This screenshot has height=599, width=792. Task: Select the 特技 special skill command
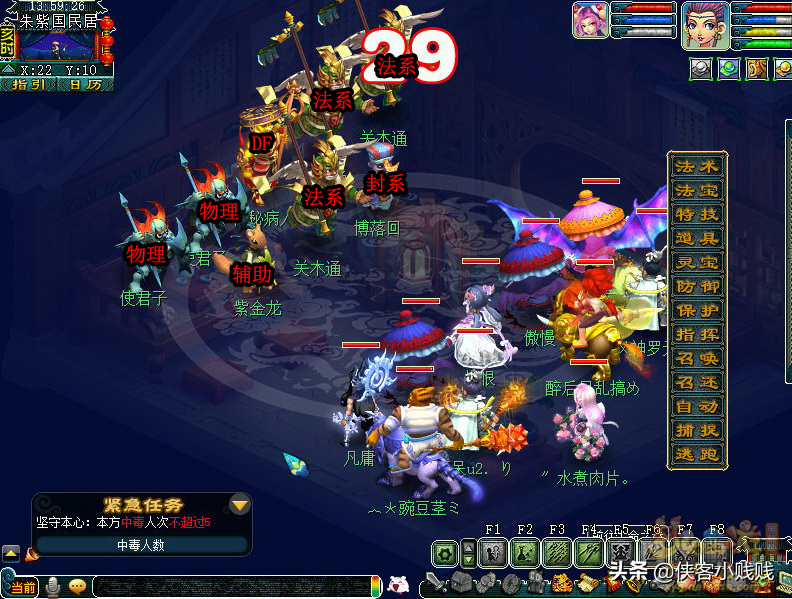point(696,214)
